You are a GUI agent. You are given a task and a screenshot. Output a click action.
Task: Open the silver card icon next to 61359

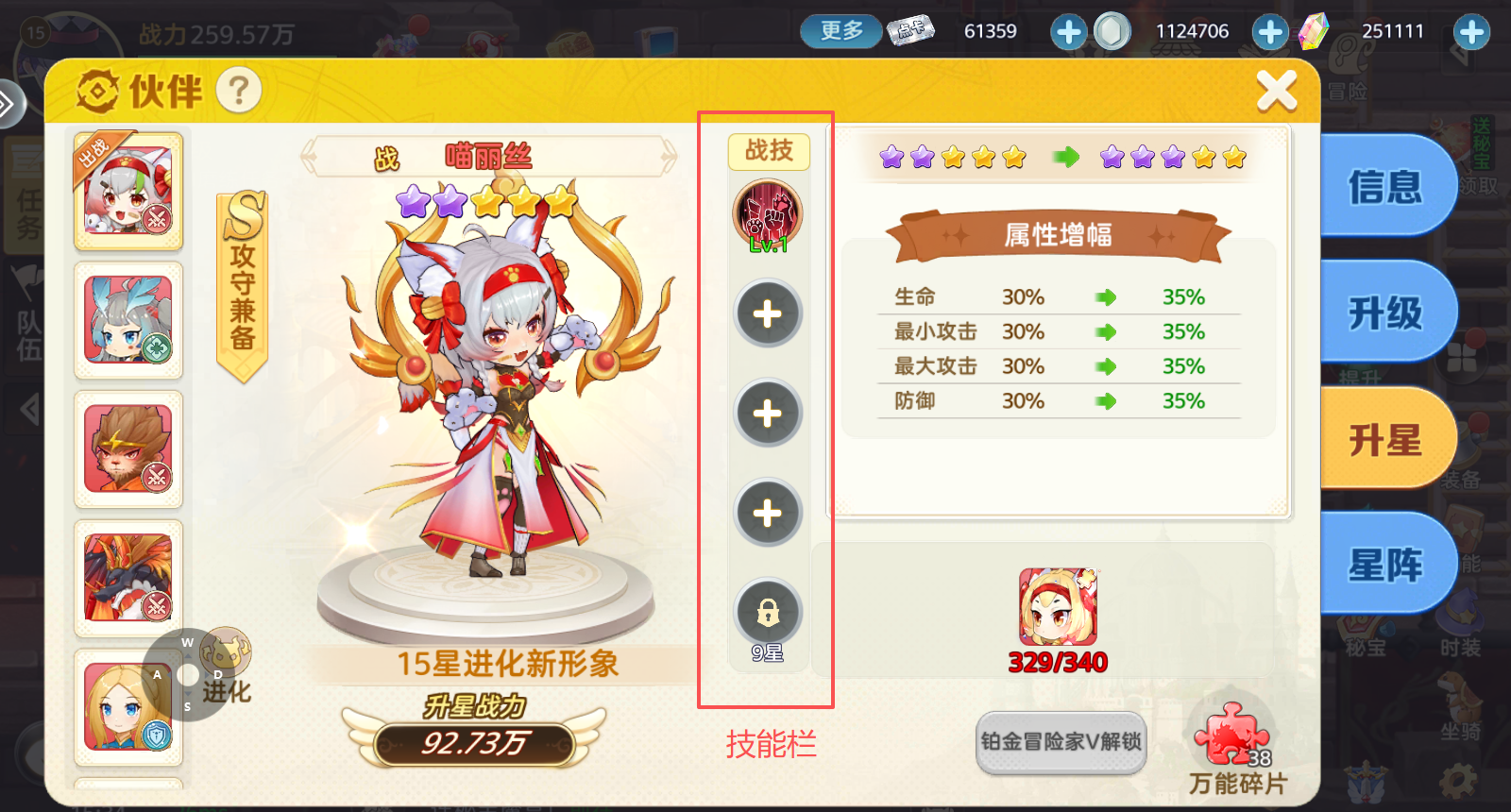(909, 29)
